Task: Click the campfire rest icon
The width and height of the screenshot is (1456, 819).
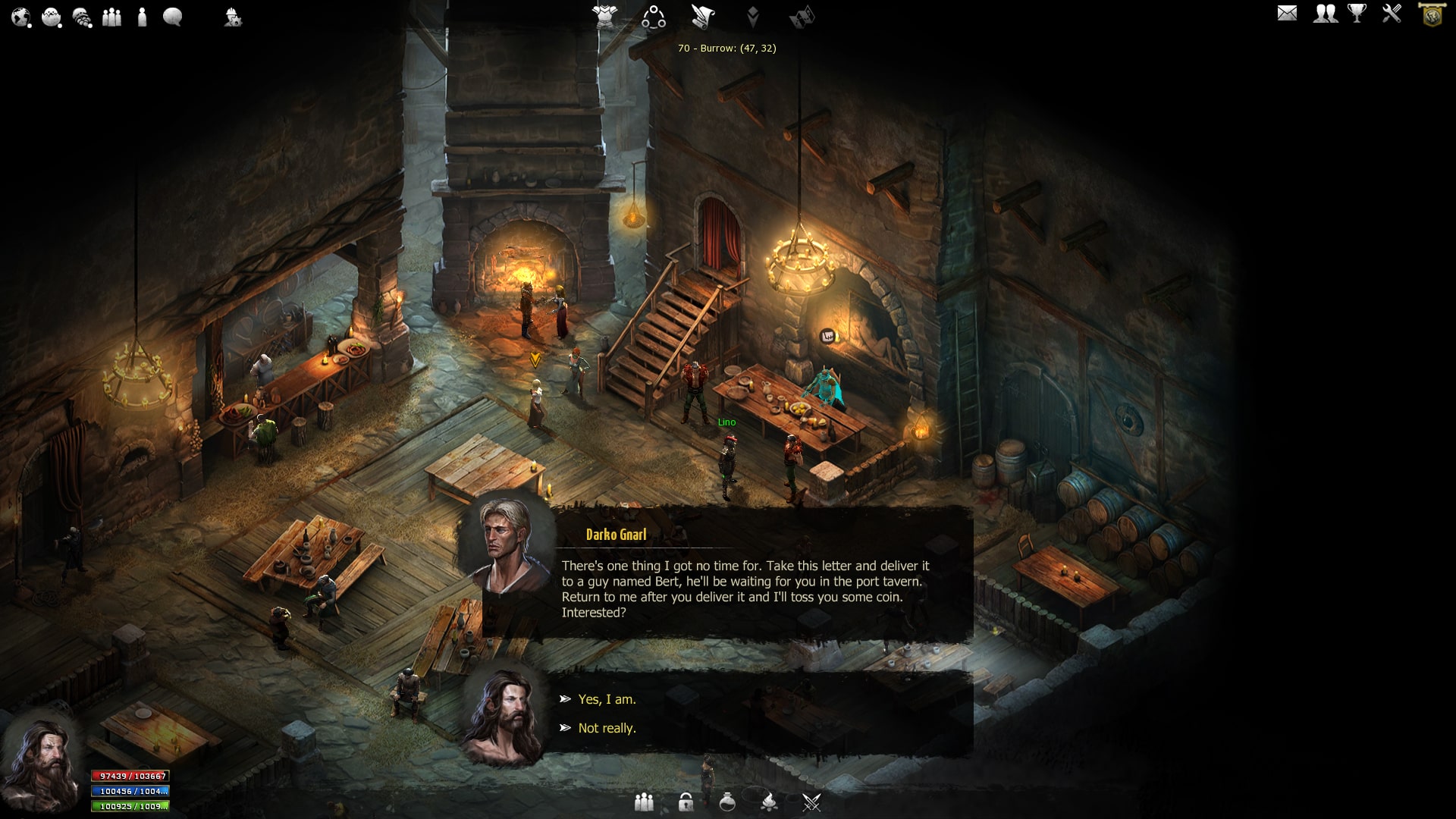Action: point(769,802)
